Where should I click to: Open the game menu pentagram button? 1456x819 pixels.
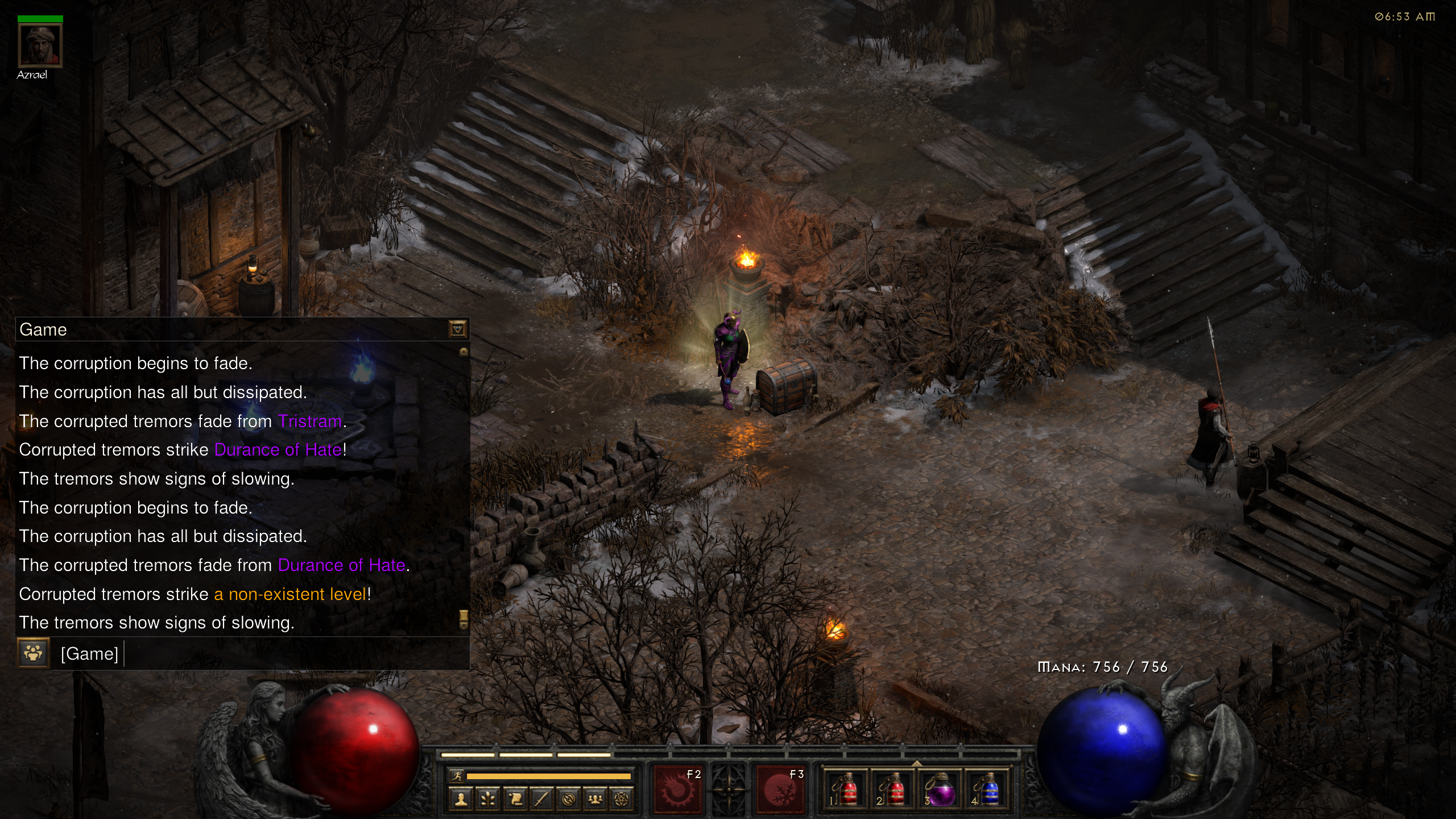pos(622,800)
